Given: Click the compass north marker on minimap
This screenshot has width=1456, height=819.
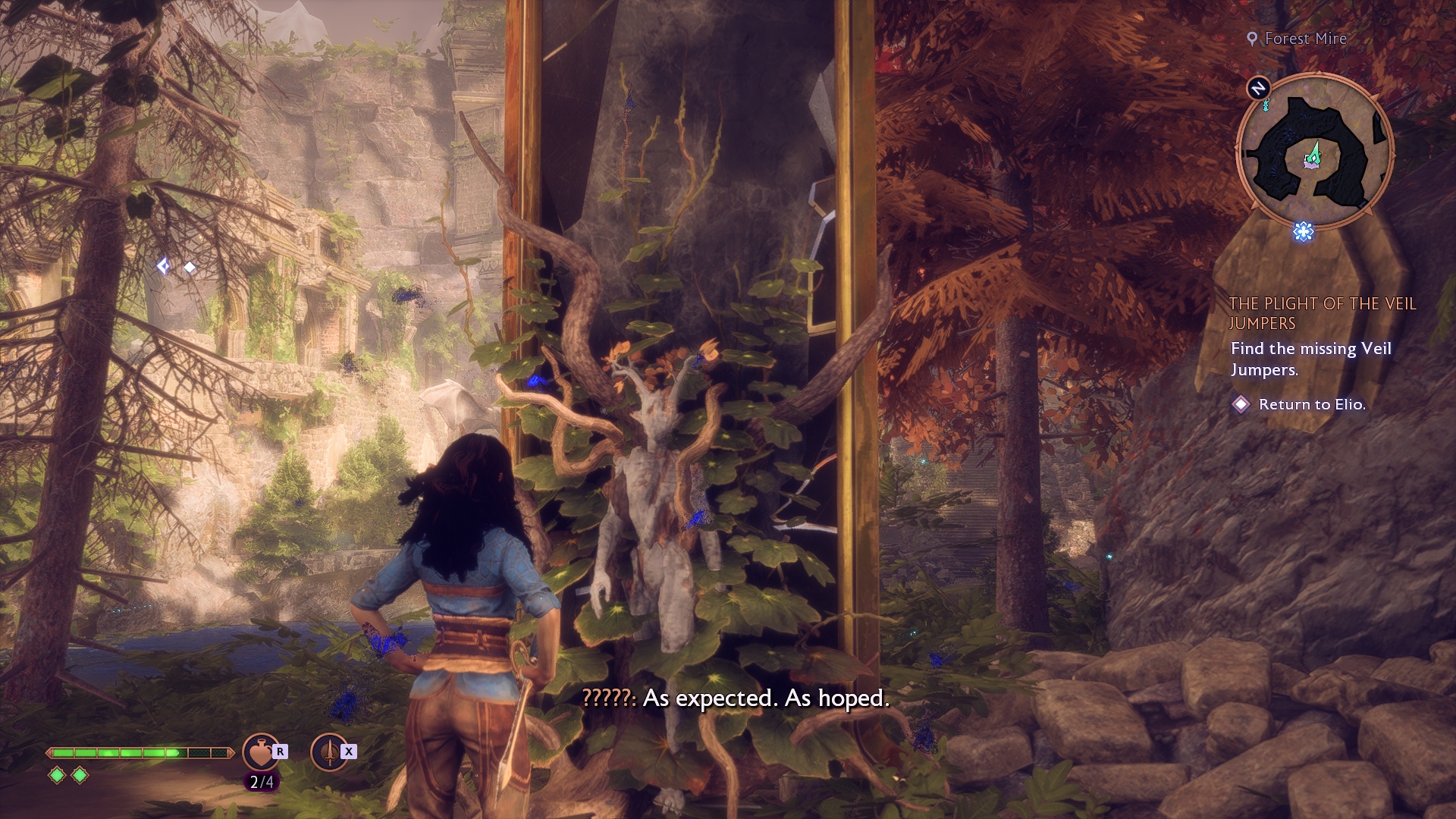Looking at the screenshot, I should (x=1258, y=88).
